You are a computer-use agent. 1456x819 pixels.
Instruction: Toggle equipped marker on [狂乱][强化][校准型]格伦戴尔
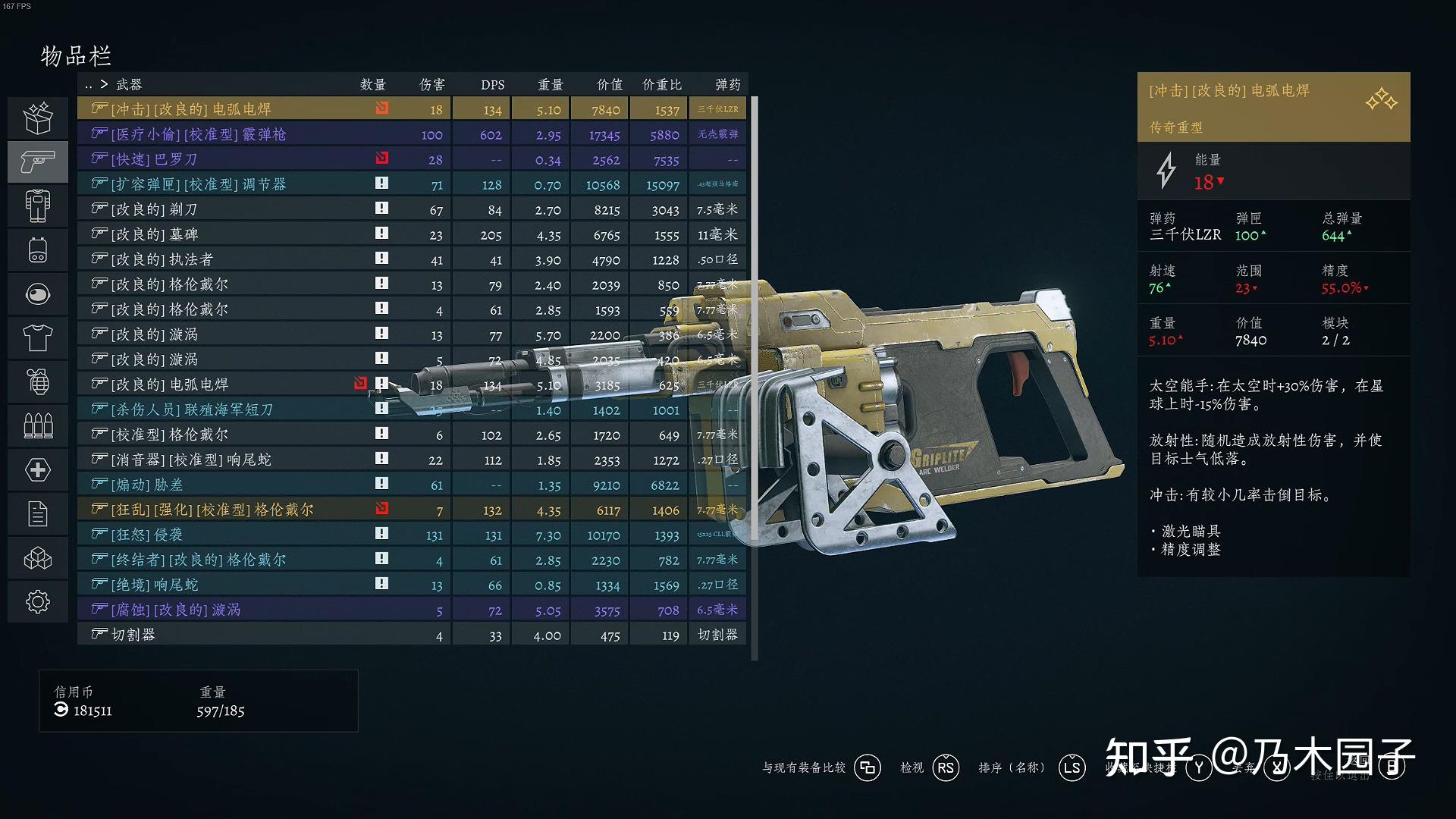tap(381, 509)
